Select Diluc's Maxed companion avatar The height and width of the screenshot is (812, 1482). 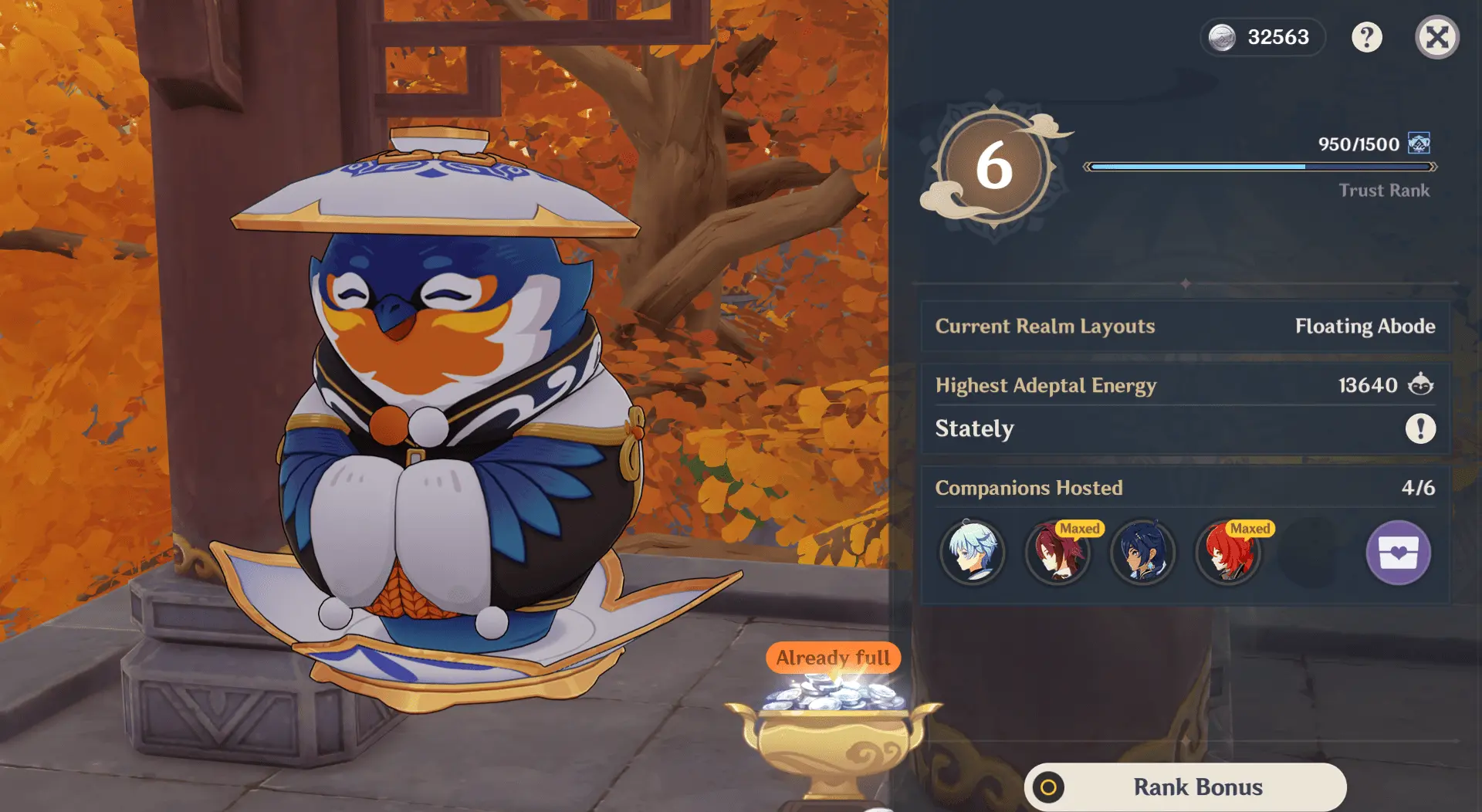click(1229, 553)
